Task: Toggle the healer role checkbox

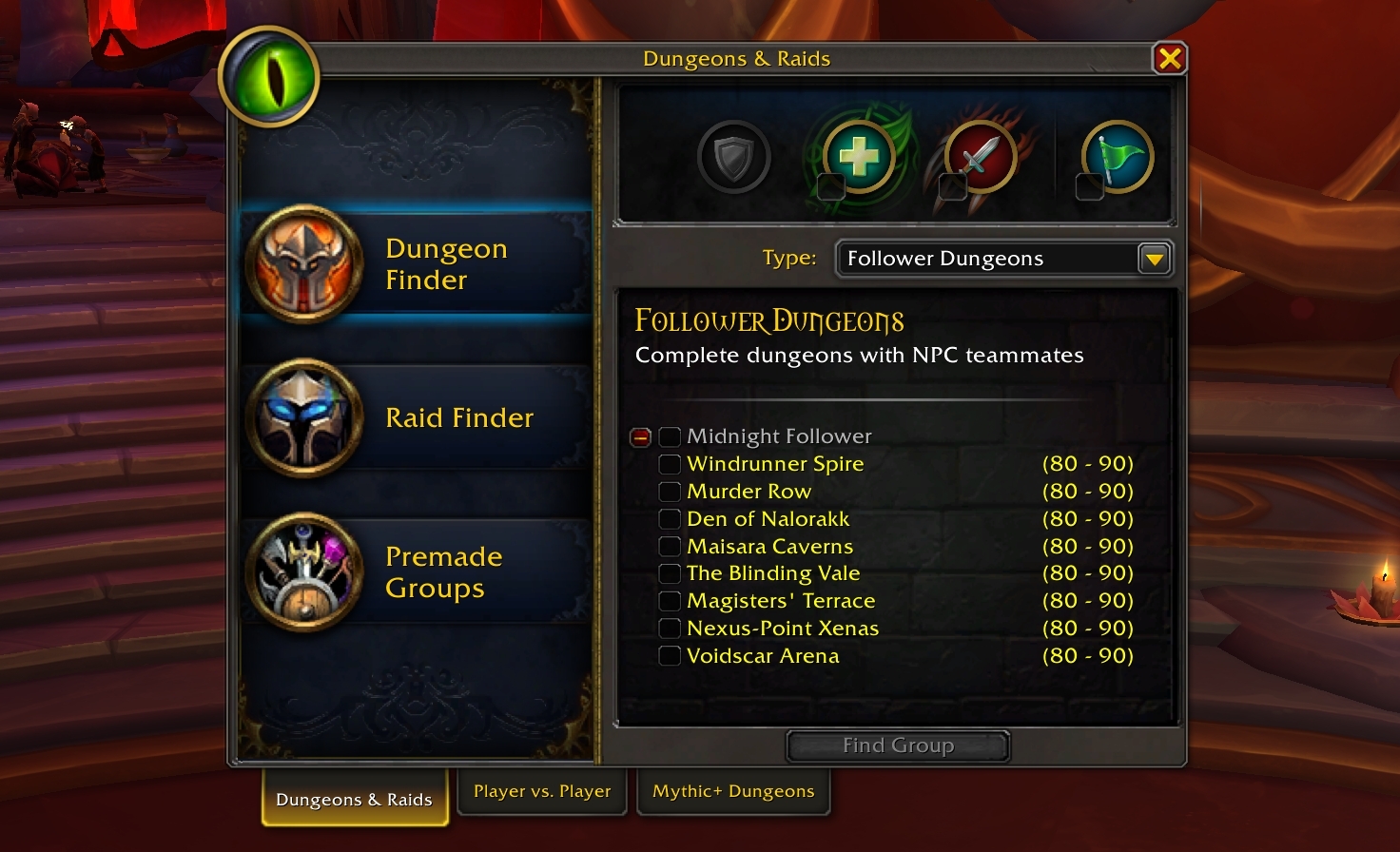Action: tap(831, 186)
